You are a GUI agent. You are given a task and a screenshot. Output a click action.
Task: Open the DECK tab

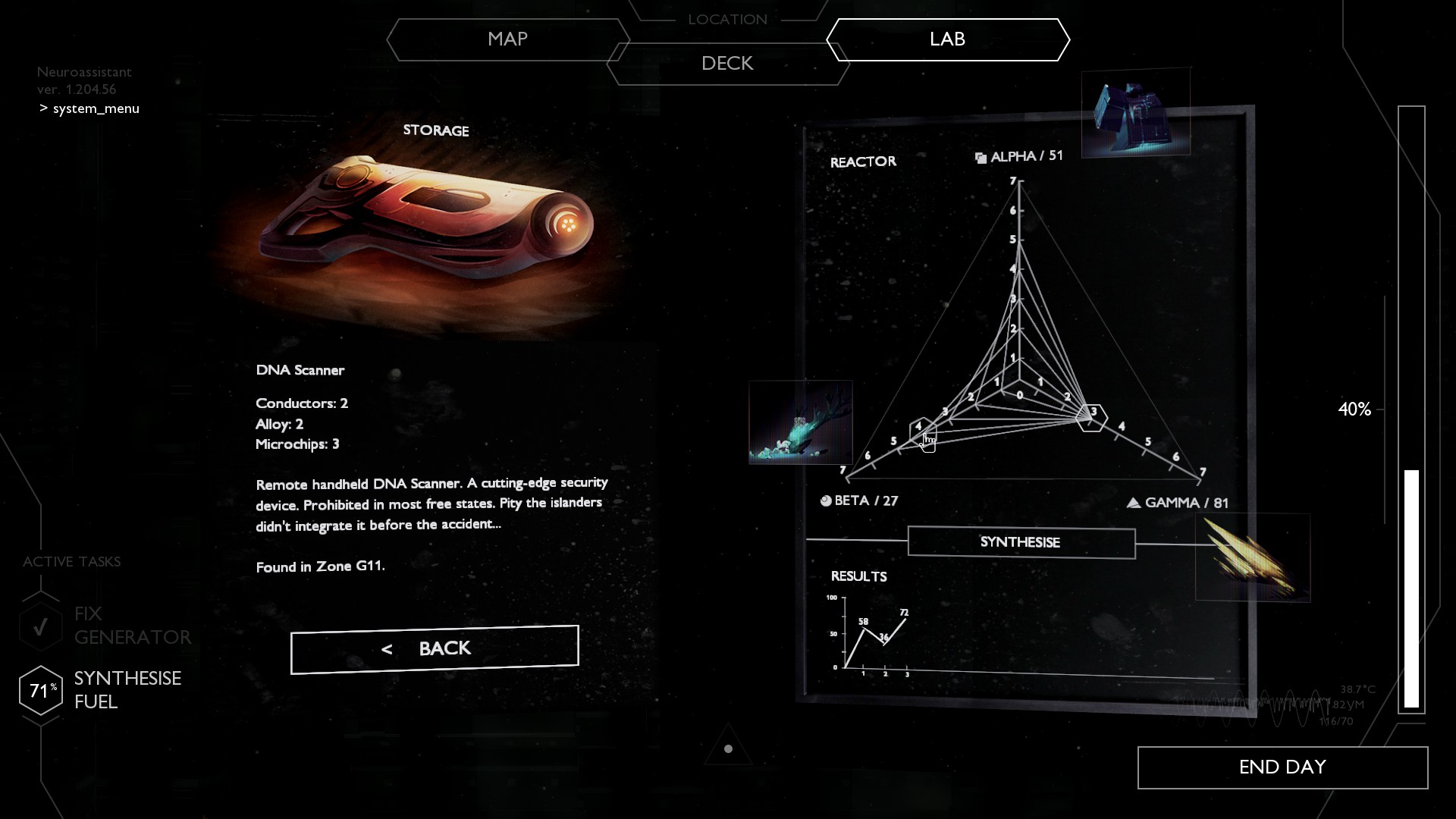[x=727, y=64]
